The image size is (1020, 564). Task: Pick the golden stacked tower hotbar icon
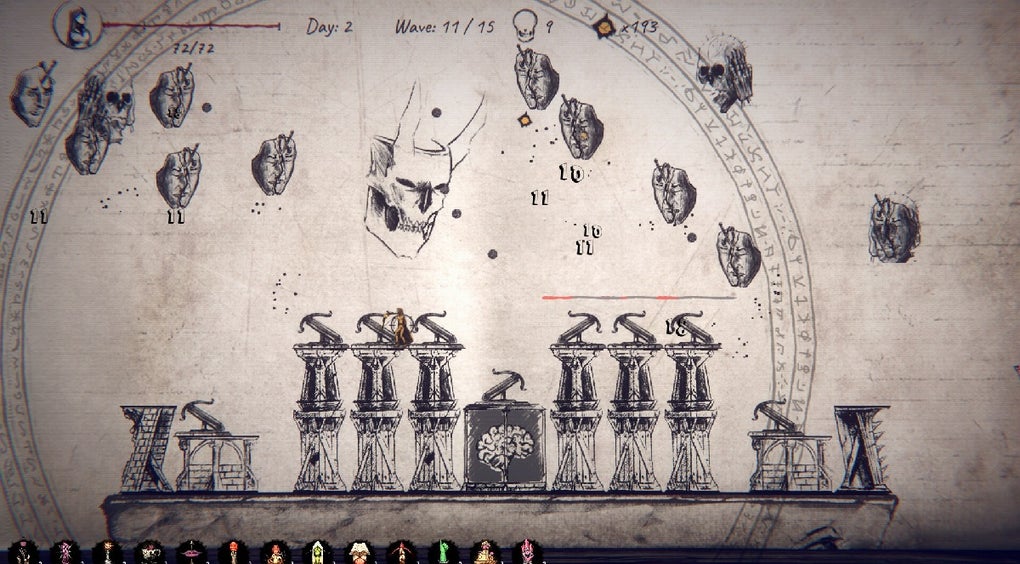[485, 551]
